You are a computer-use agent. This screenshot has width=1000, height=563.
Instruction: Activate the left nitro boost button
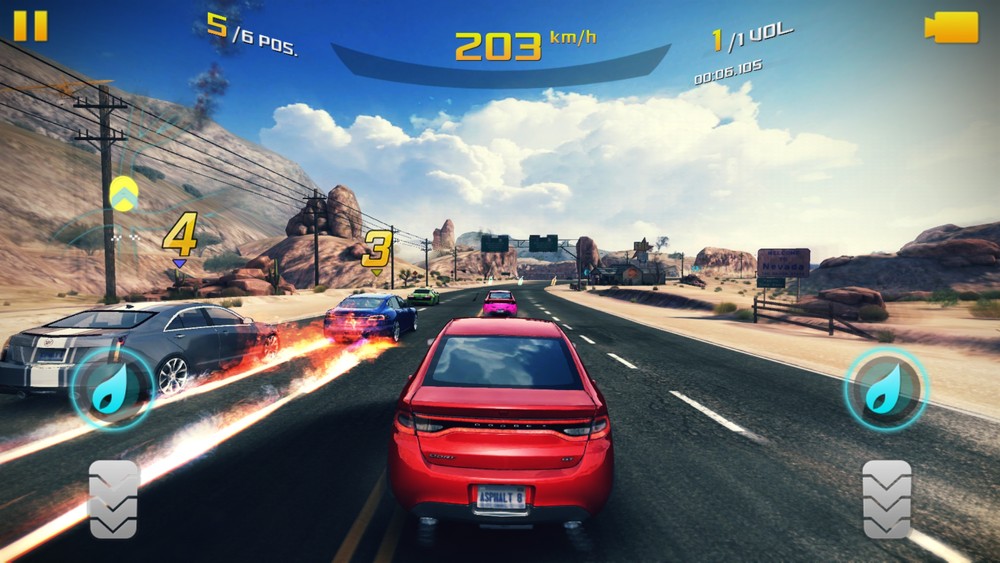[x=111, y=389]
